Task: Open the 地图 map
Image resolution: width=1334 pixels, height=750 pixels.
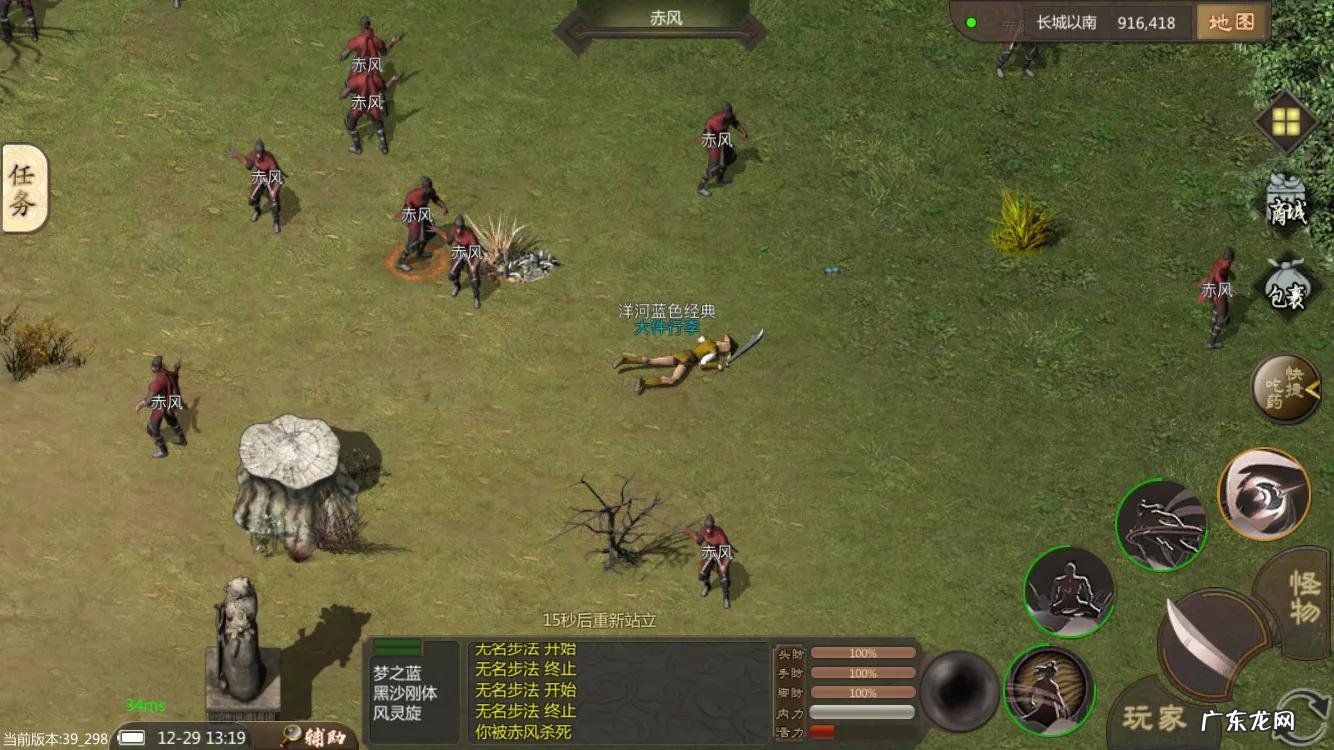Action: [1231, 22]
